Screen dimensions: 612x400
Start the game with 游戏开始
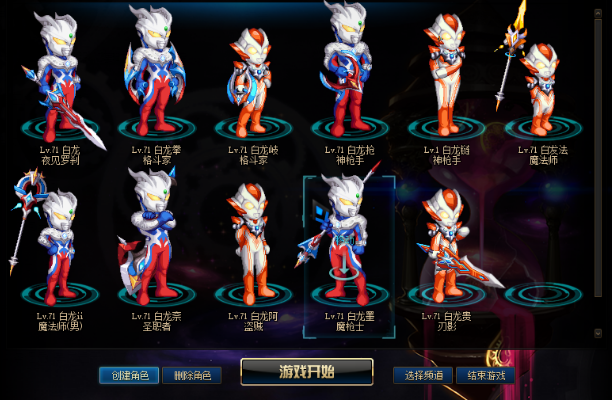(306, 372)
